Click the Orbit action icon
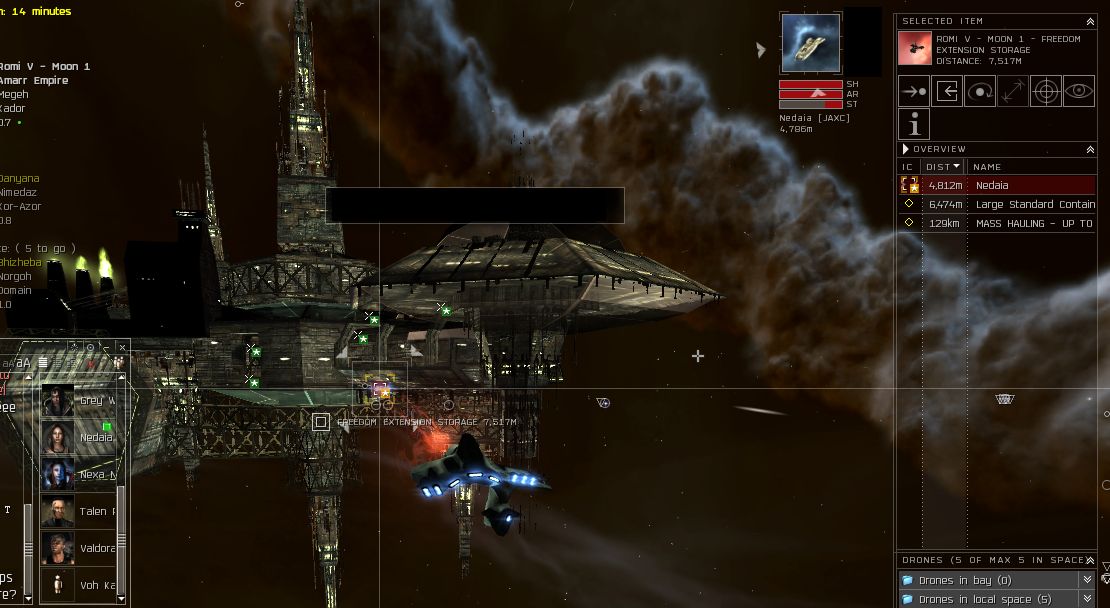This screenshot has height=608, width=1110. click(980, 91)
